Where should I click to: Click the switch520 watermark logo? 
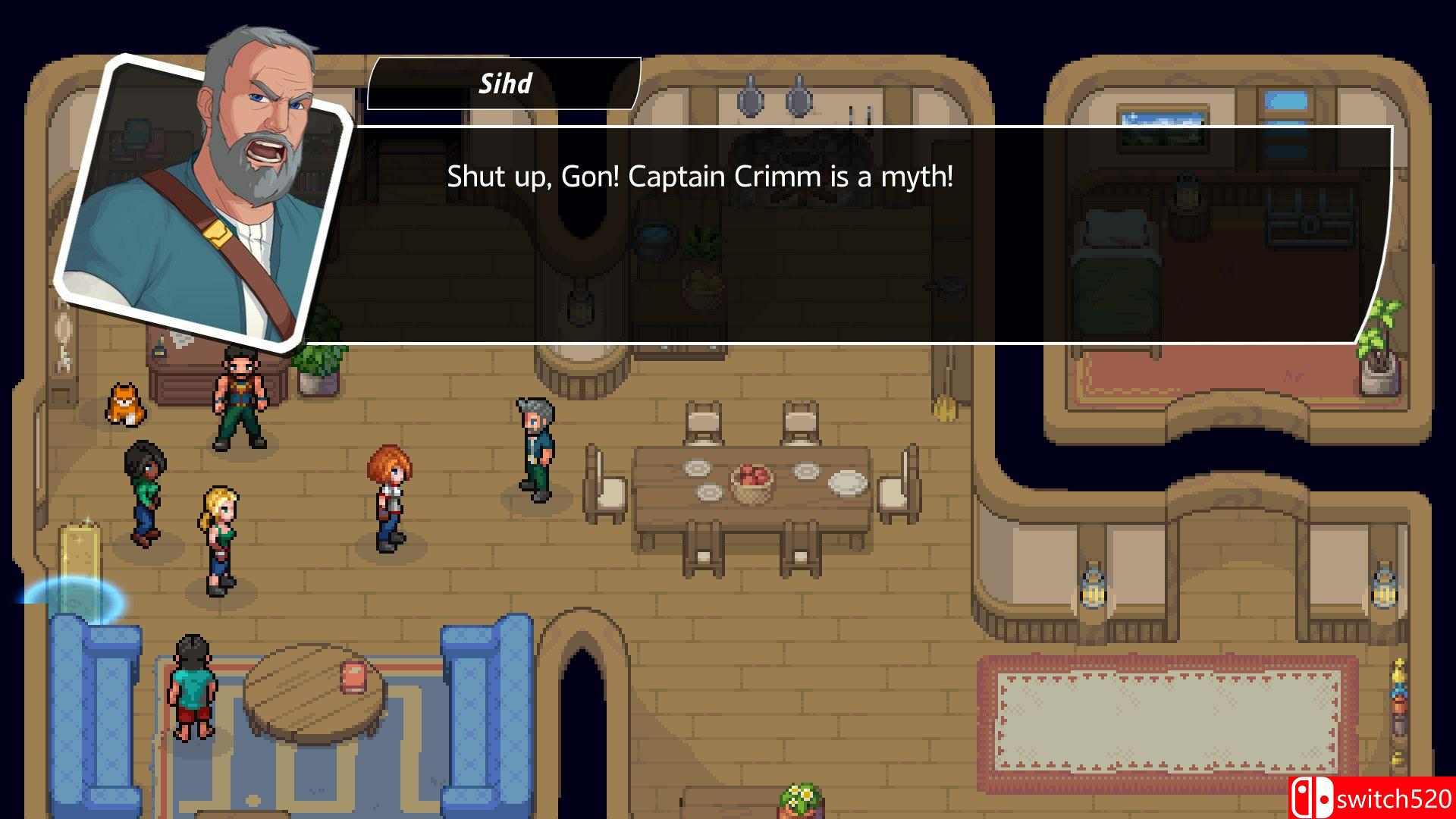tap(1371, 799)
